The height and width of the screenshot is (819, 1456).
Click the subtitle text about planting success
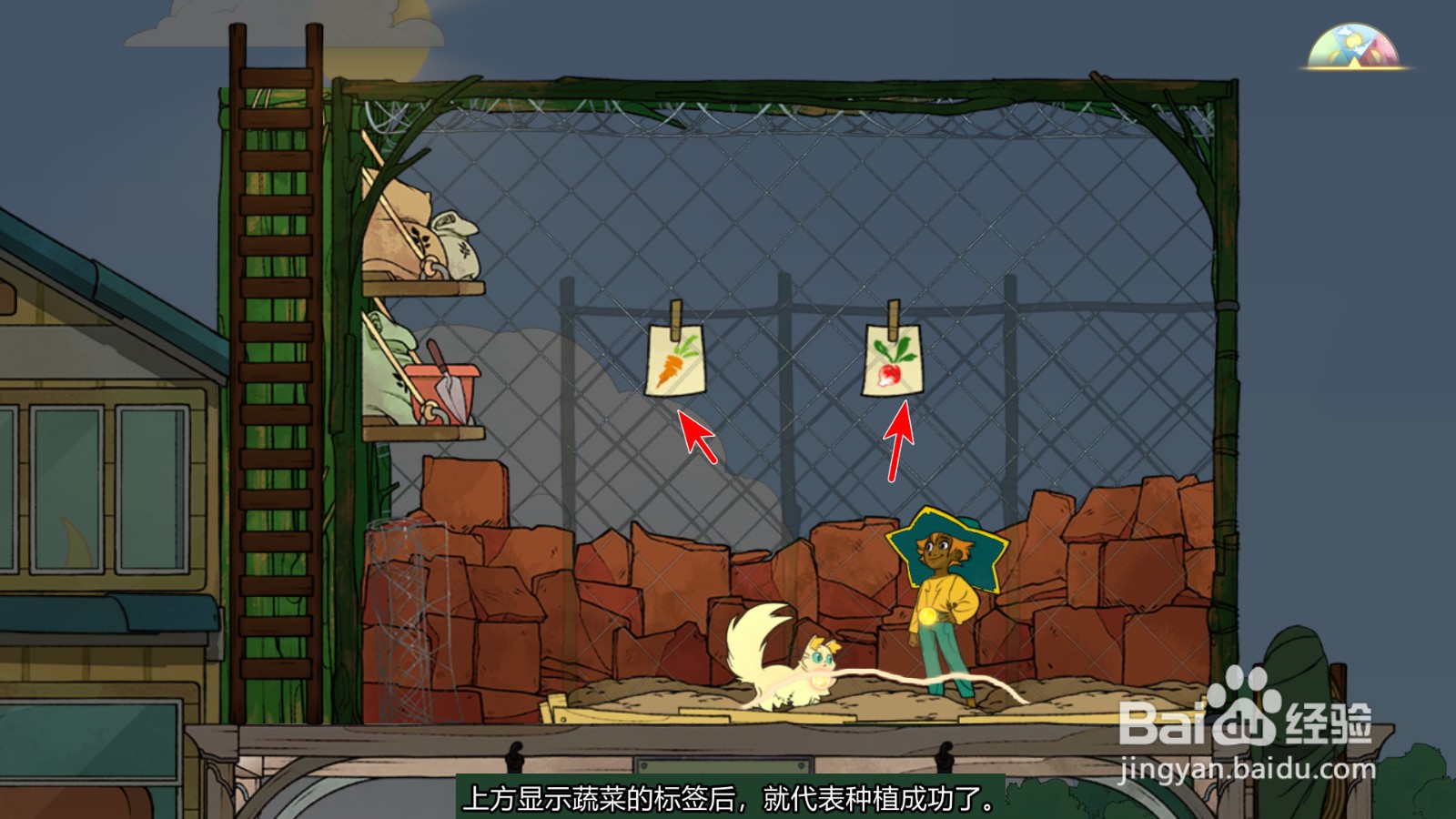point(728,801)
